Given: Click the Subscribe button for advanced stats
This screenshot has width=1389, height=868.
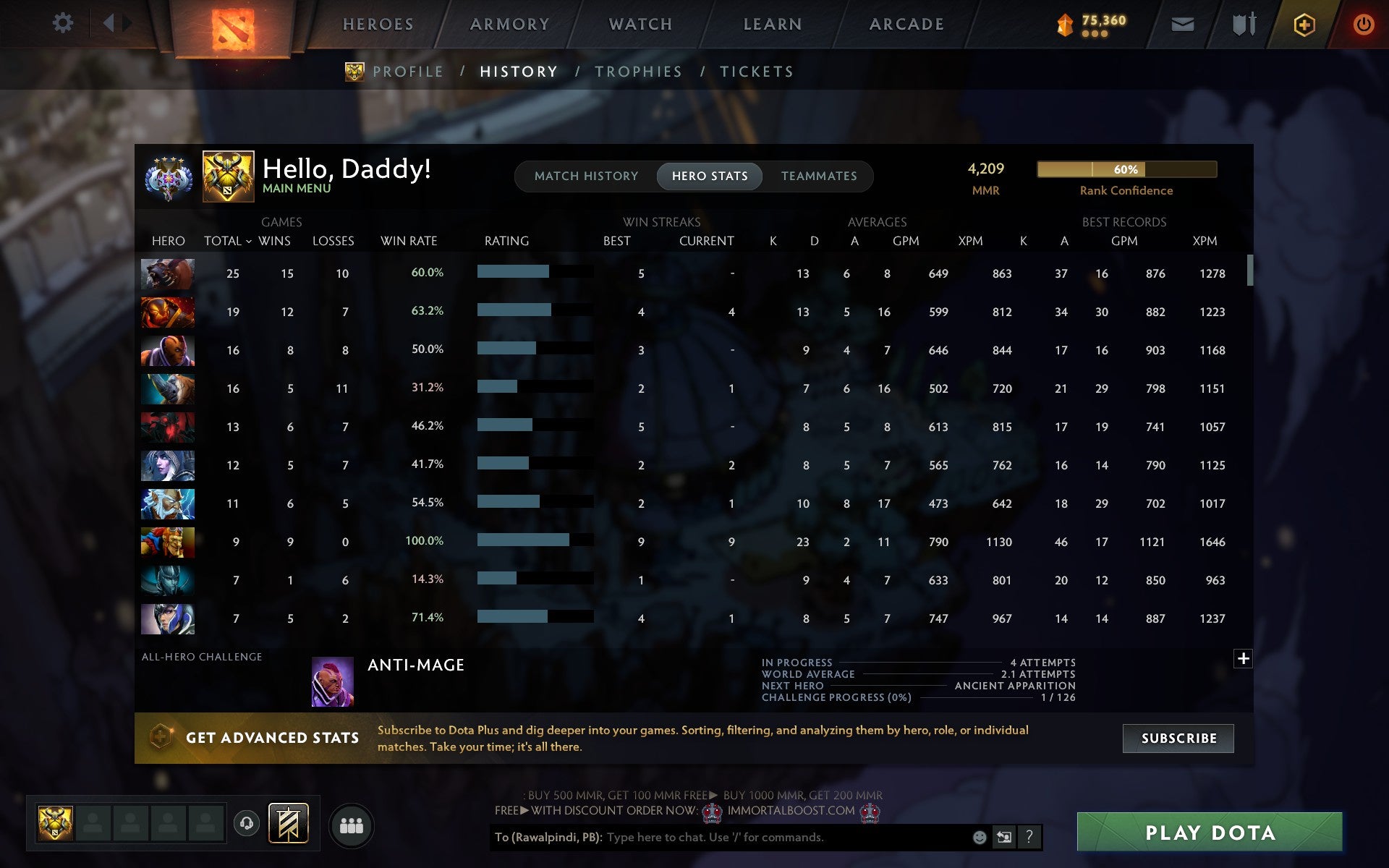Looking at the screenshot, I should tap(1178, 738).
